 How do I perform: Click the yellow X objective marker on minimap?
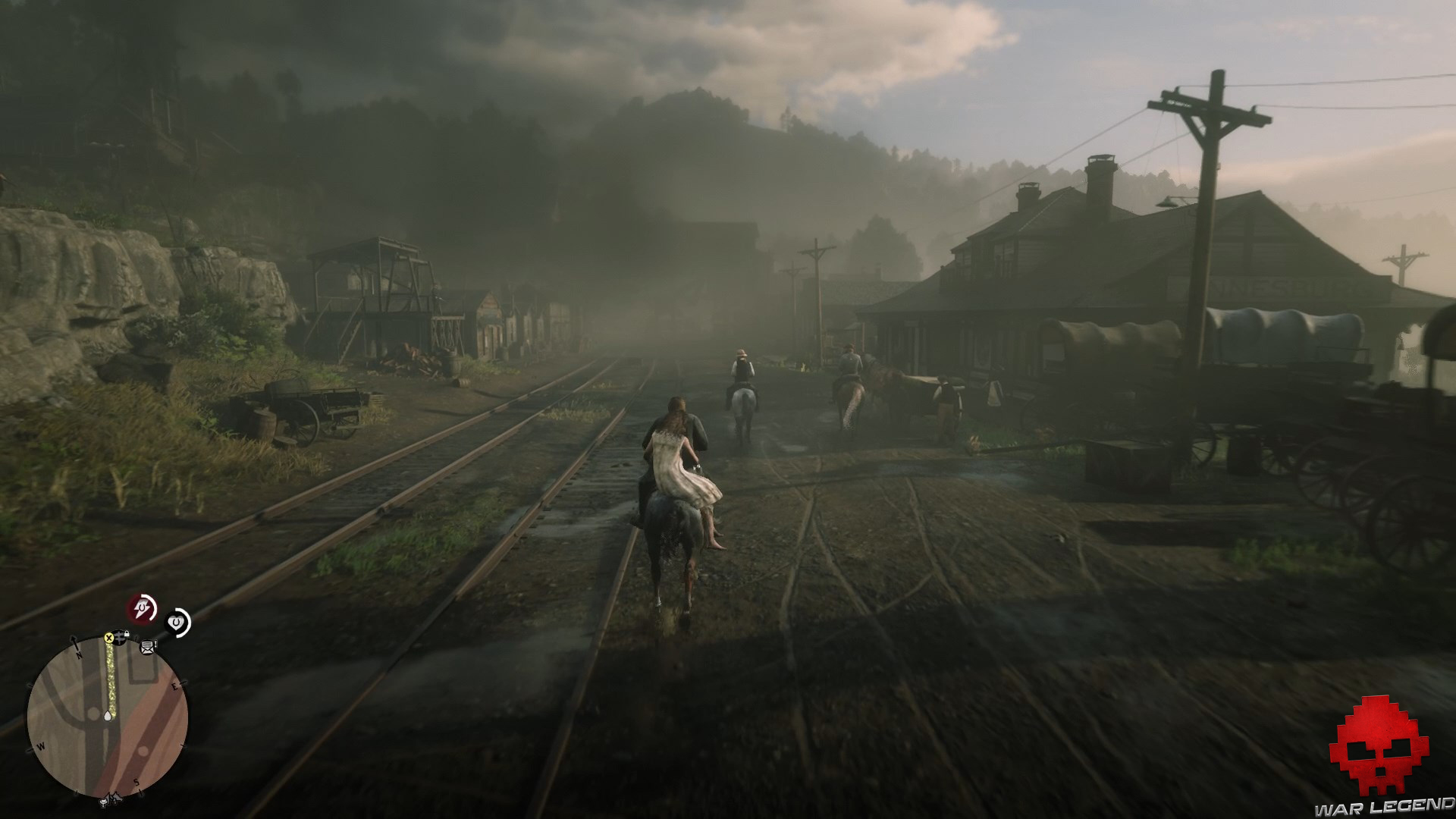pos(109,638)
